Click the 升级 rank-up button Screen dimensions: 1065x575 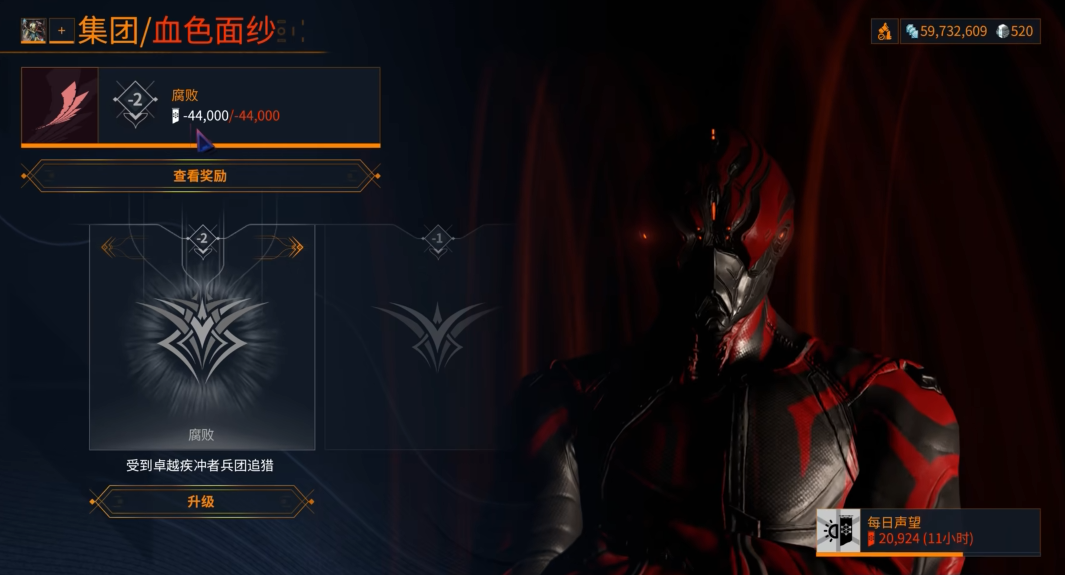pos(201,501)
